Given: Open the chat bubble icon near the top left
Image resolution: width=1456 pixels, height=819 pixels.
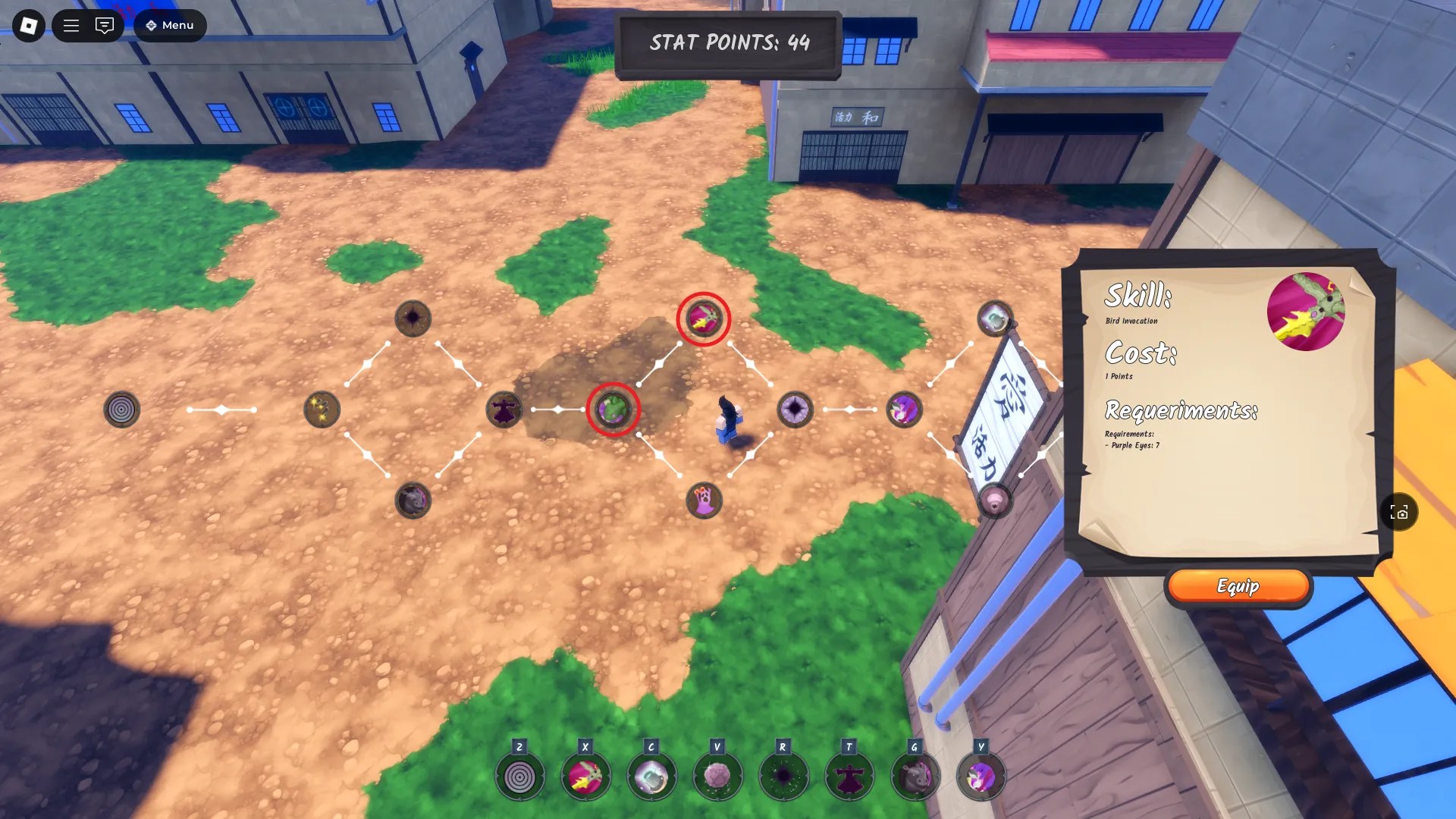Looking at the screenshot, I should pyautogui.click(x=105, y=25).
